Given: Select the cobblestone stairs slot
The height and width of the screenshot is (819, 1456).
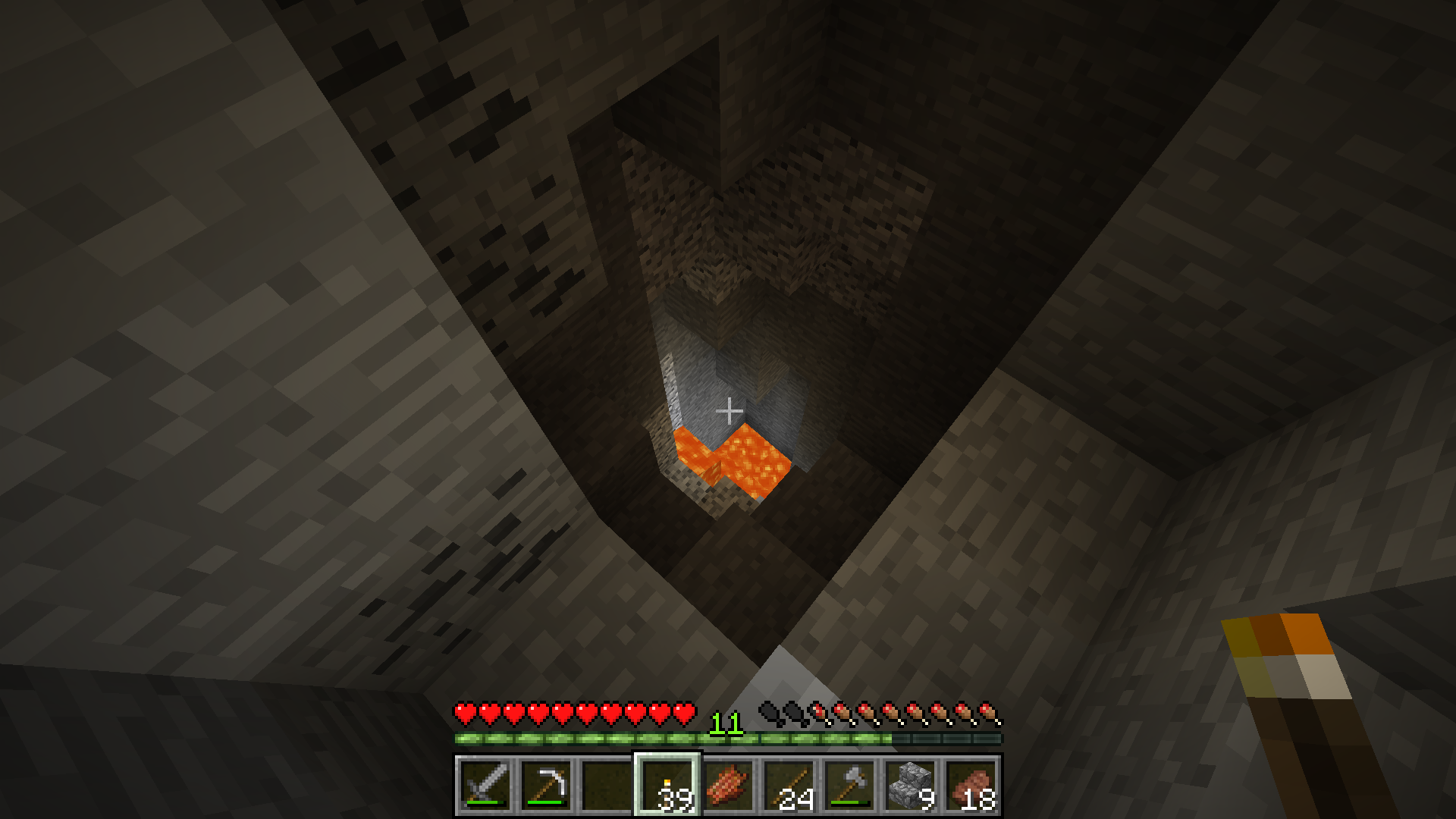Looking at the screenshot, I should click(x=910, y=785).
